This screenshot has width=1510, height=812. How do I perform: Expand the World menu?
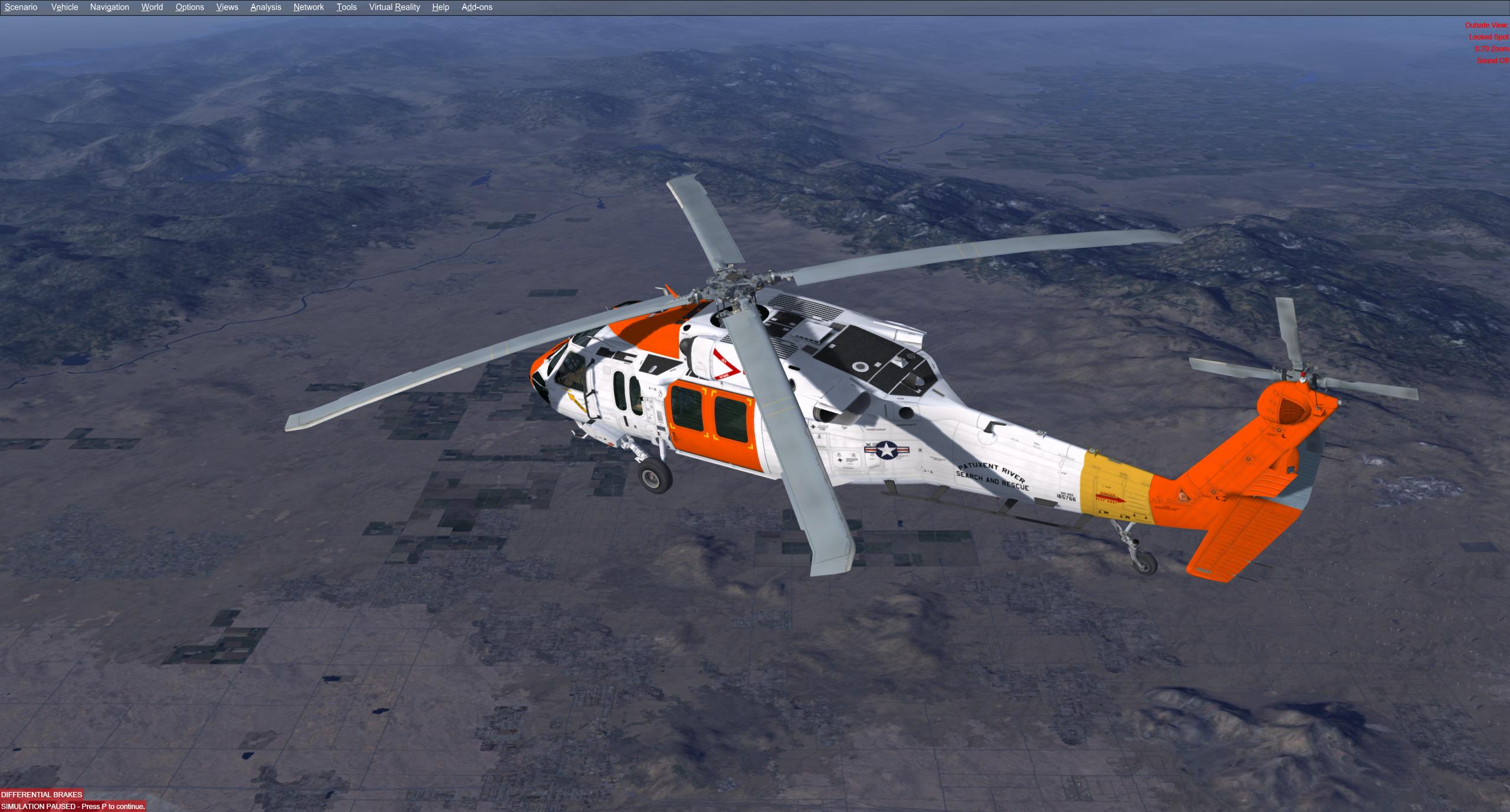click(x=152, y=7)
